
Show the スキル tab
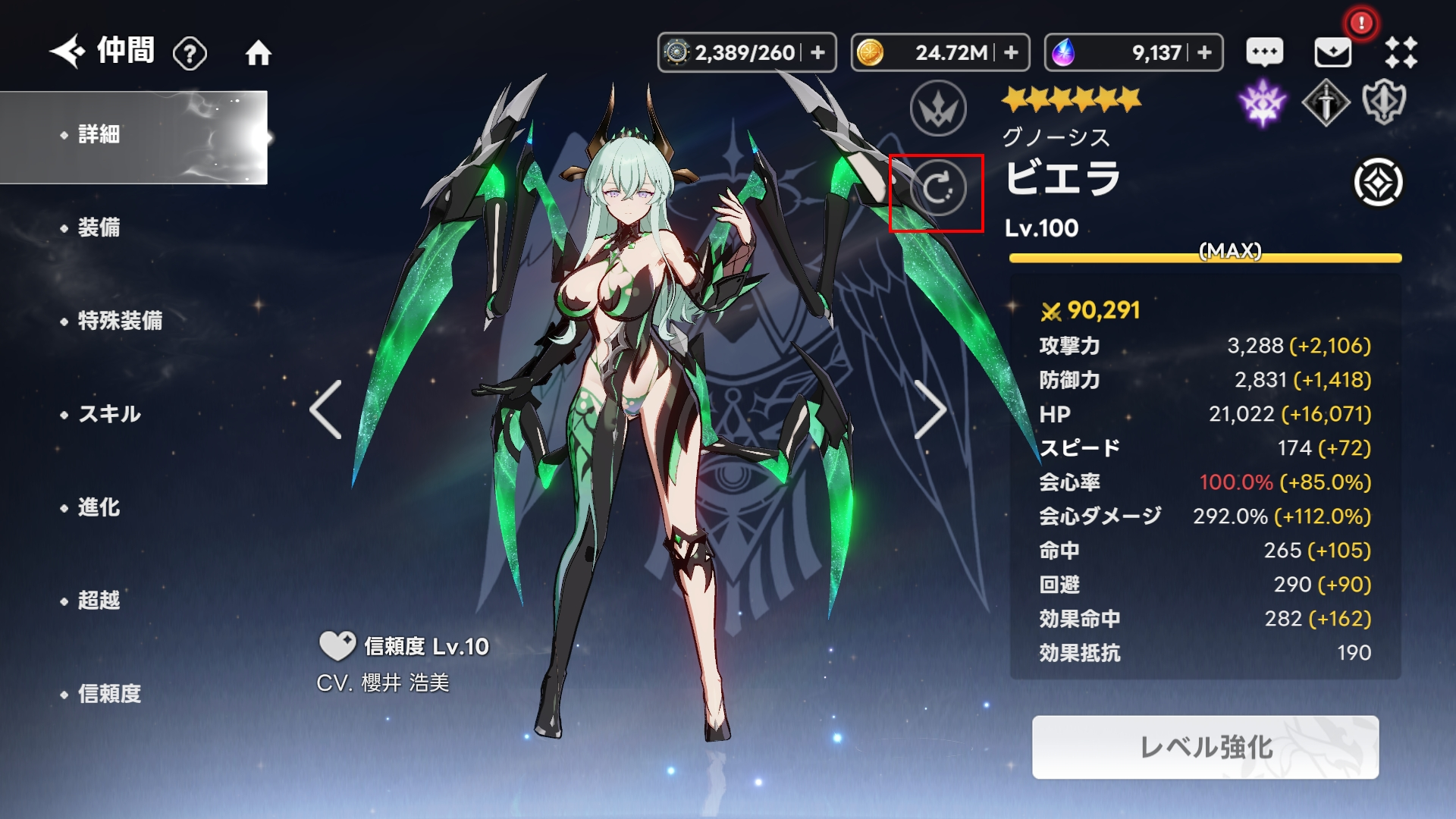[110, 414]
